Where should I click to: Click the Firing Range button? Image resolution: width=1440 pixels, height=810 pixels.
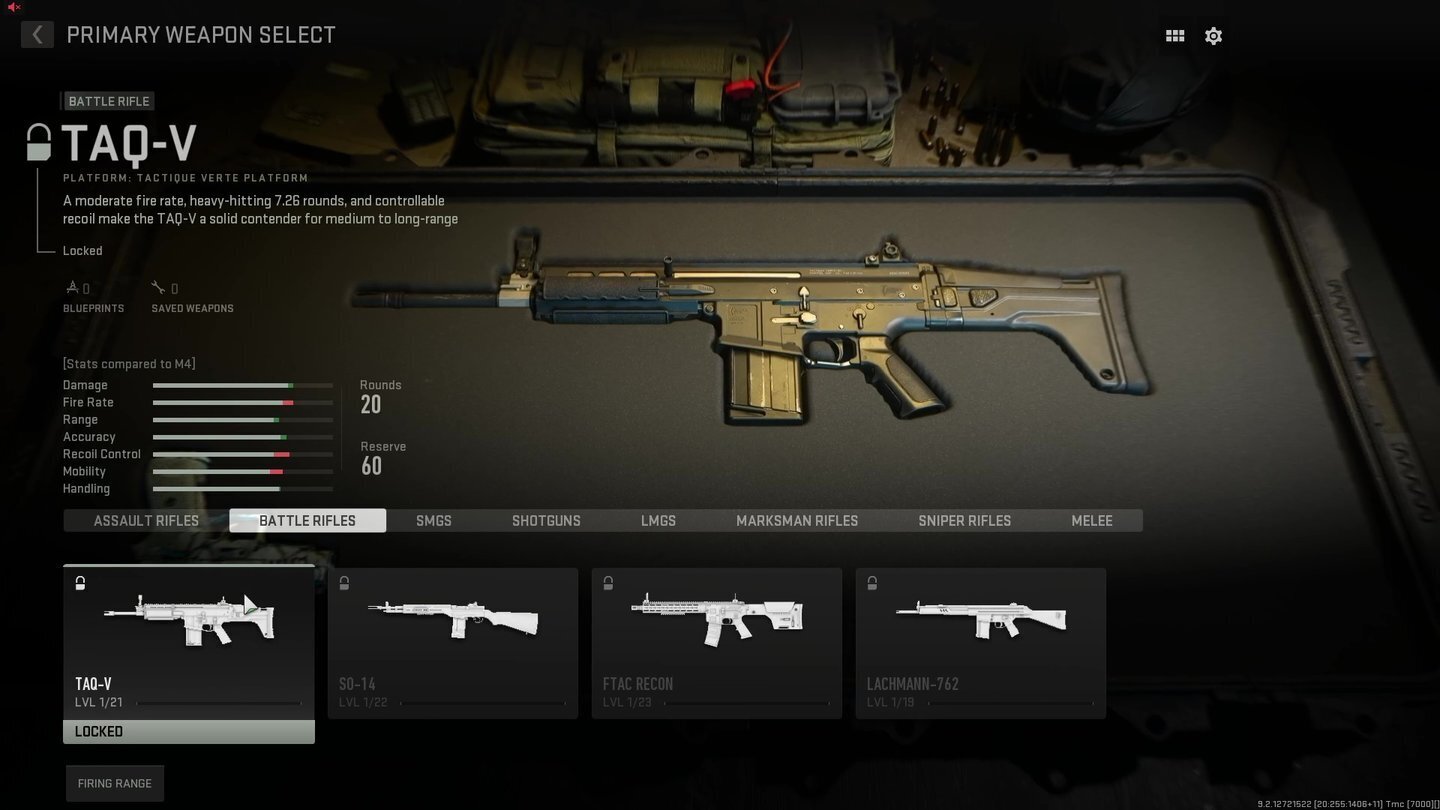click(114, 783)
